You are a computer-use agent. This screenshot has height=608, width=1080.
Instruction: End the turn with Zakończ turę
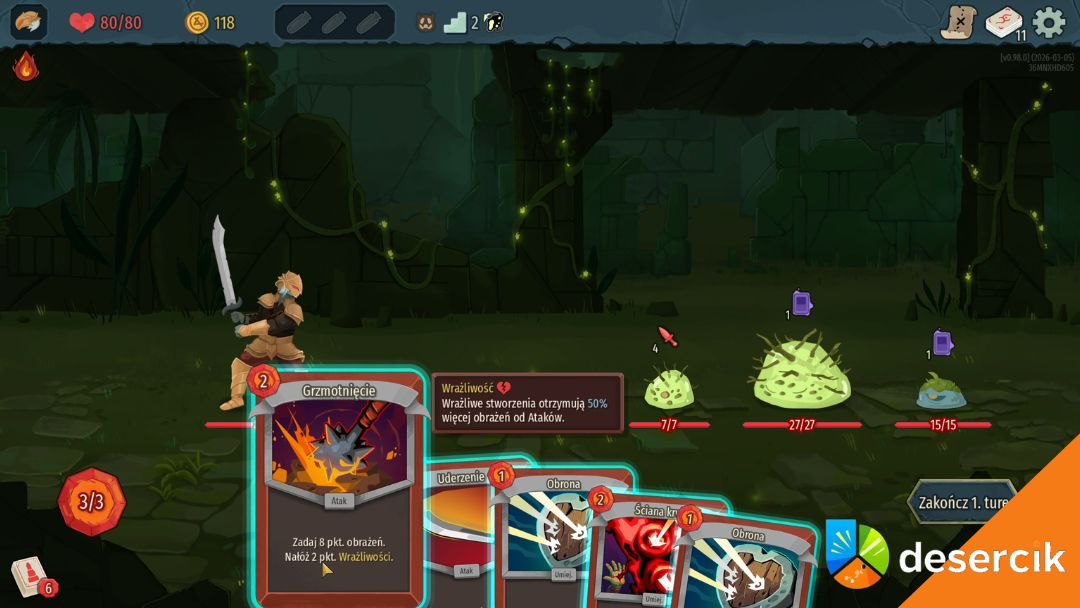coord(961,502)
